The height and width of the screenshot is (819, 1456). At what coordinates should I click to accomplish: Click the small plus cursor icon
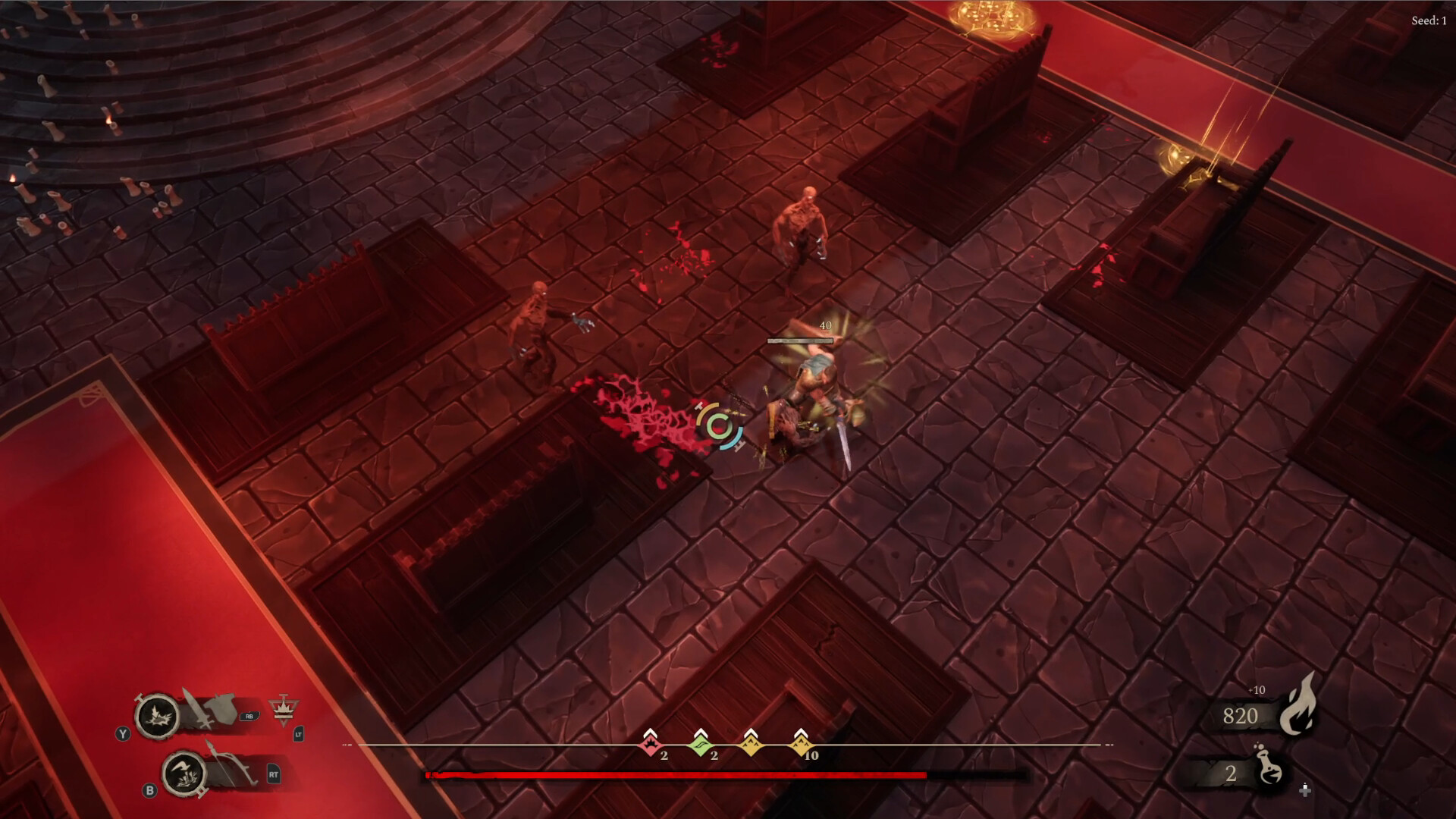1305,791
